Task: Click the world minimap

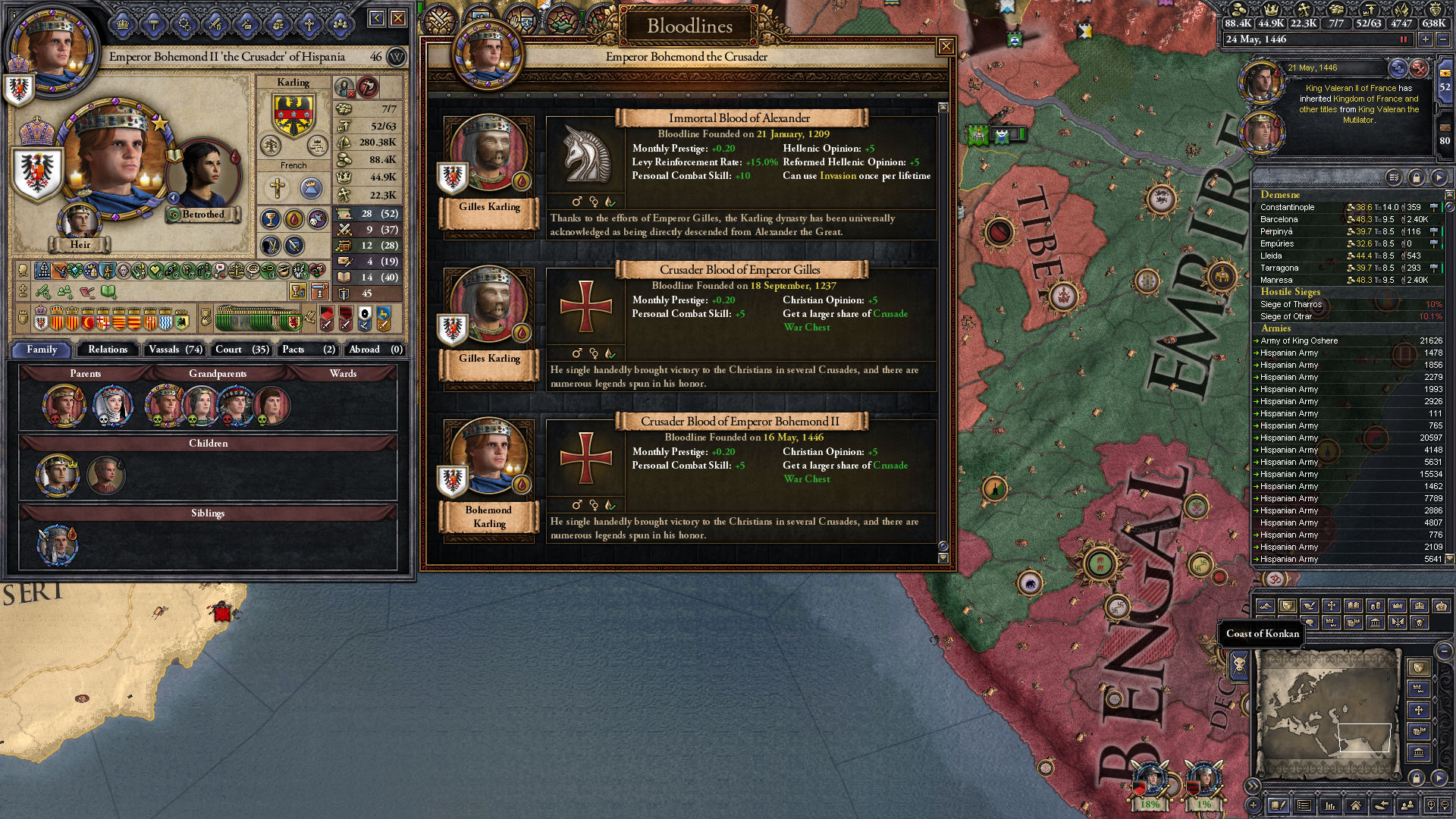Action: (1327, 713)
